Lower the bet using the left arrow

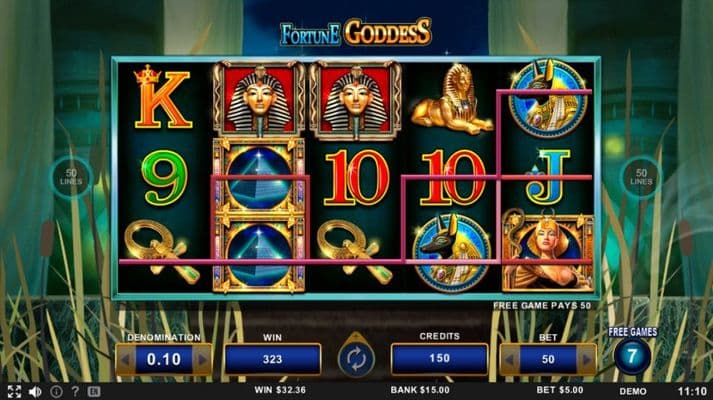pos(508,359)
